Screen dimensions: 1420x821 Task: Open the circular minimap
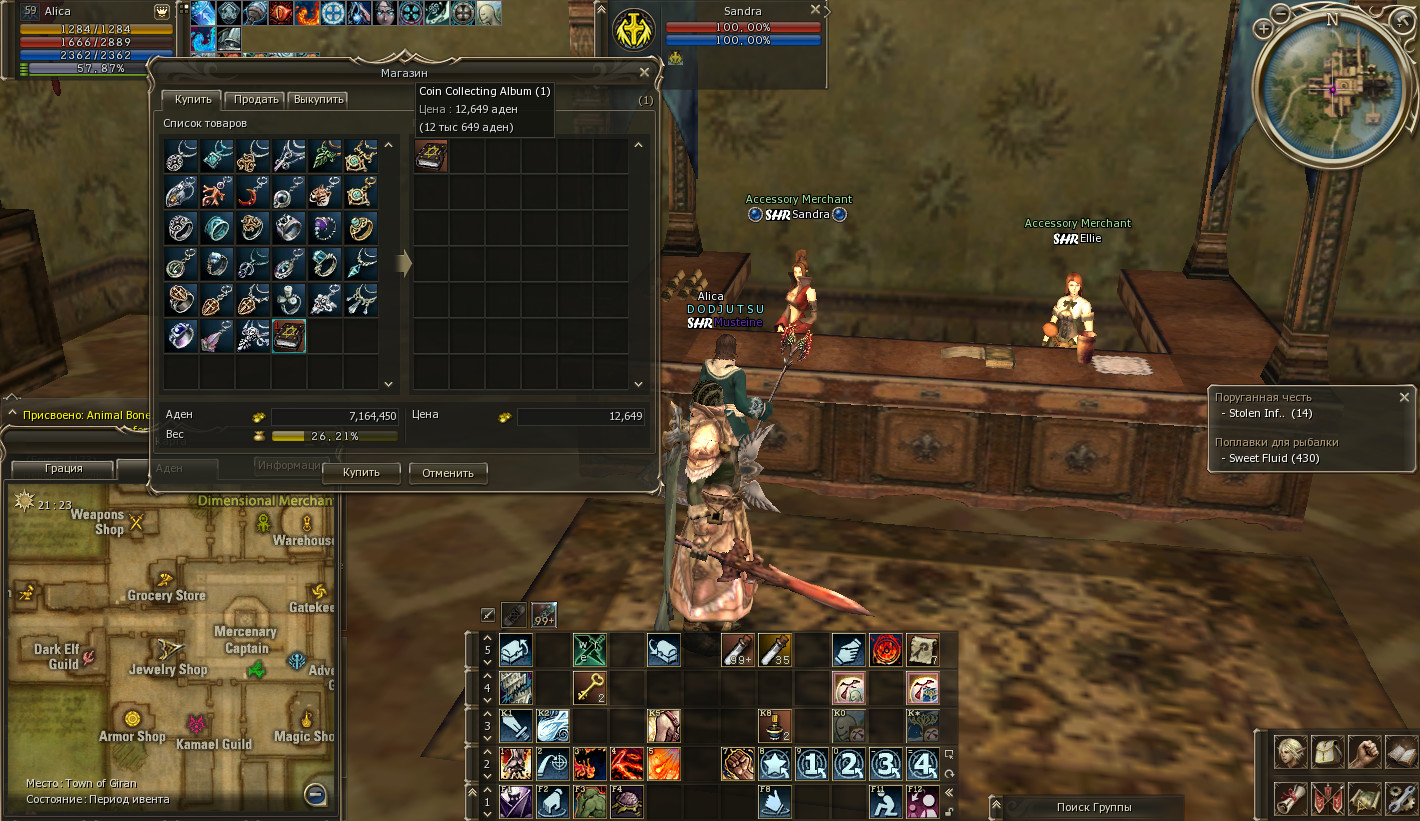click(x=1333, y=88)
